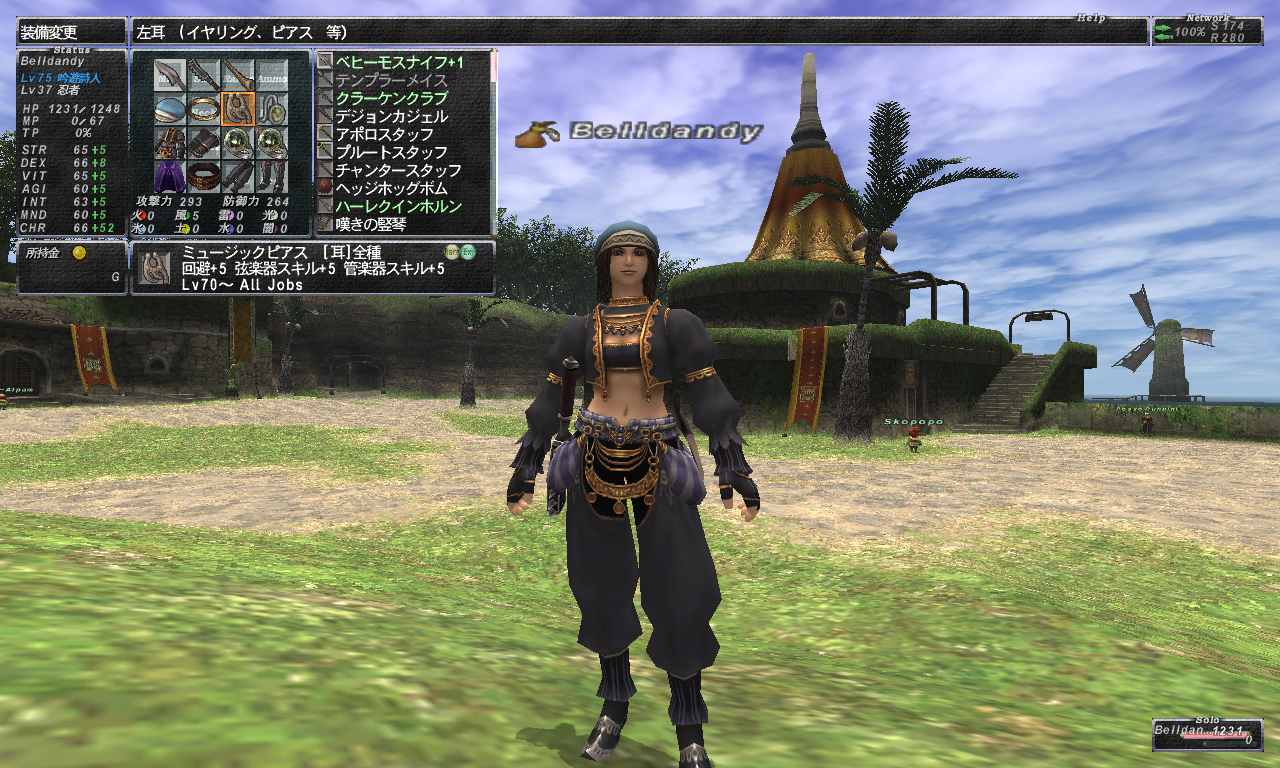Select ベヒーモスナイフ+1 in the item list
This screenshot has width=1280, height=768.
point(400,63)
